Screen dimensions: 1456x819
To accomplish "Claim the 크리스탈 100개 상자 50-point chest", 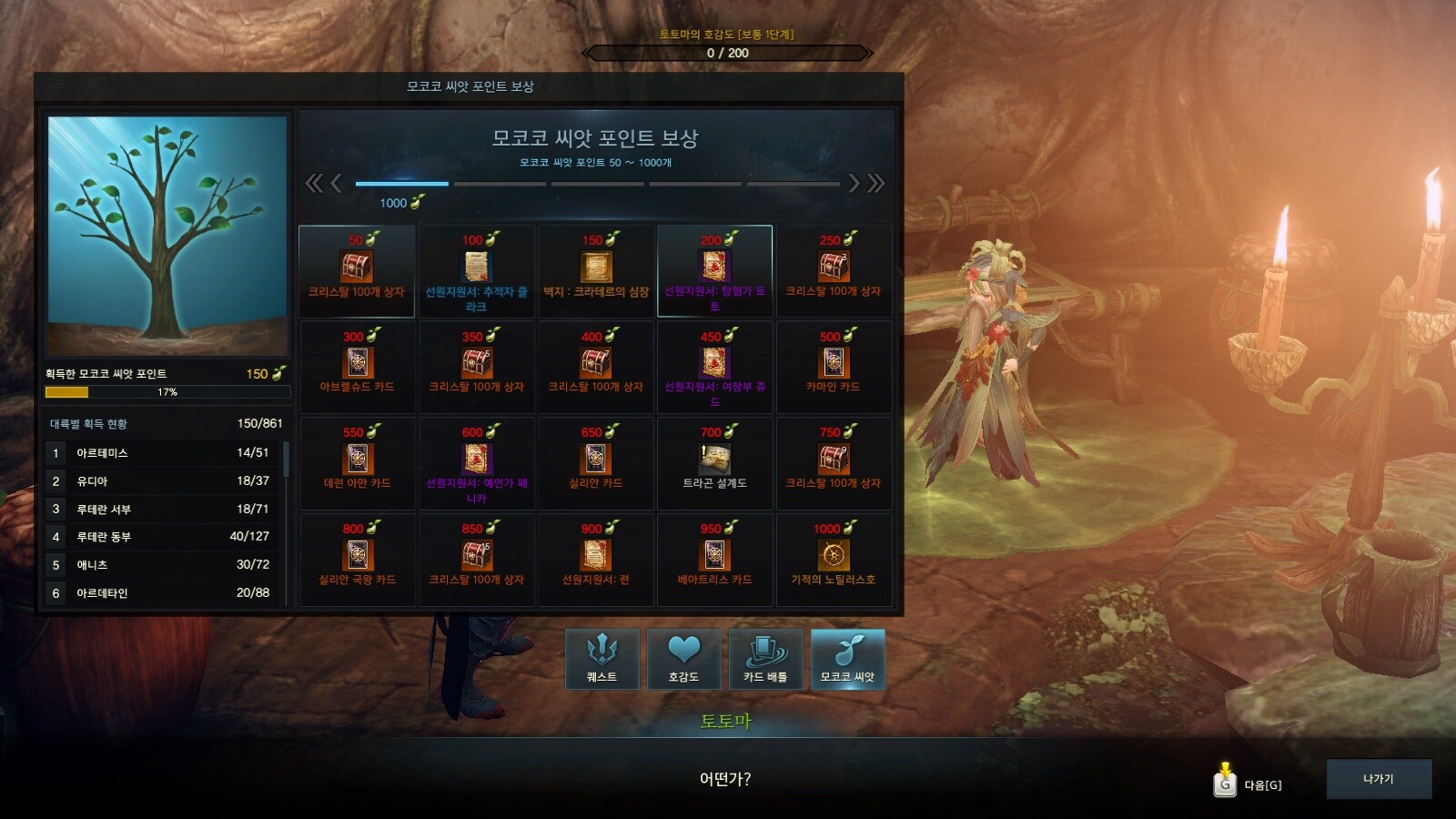I will (356, 270).
